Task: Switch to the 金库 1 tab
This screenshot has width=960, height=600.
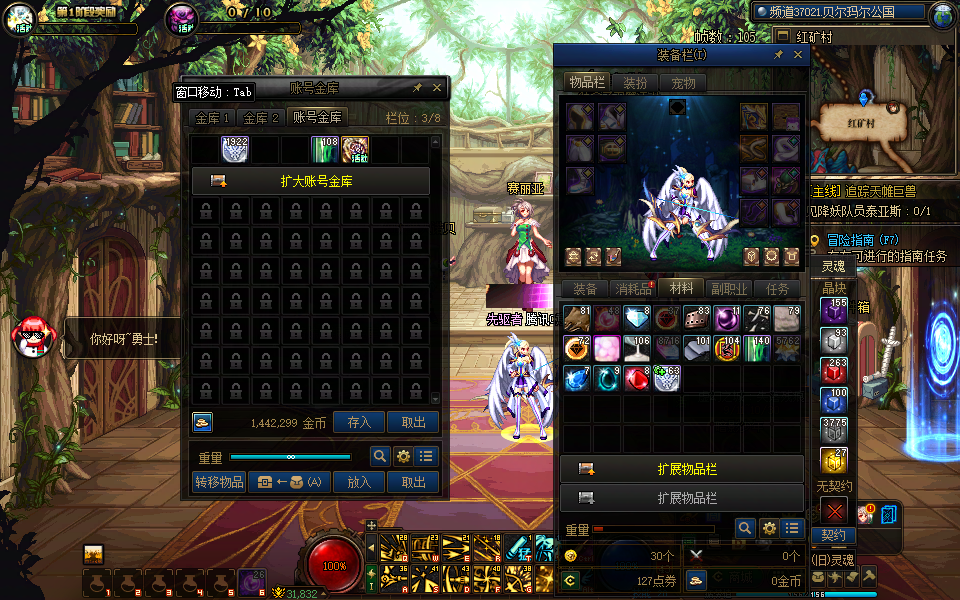Action: [x=213, y=118]
